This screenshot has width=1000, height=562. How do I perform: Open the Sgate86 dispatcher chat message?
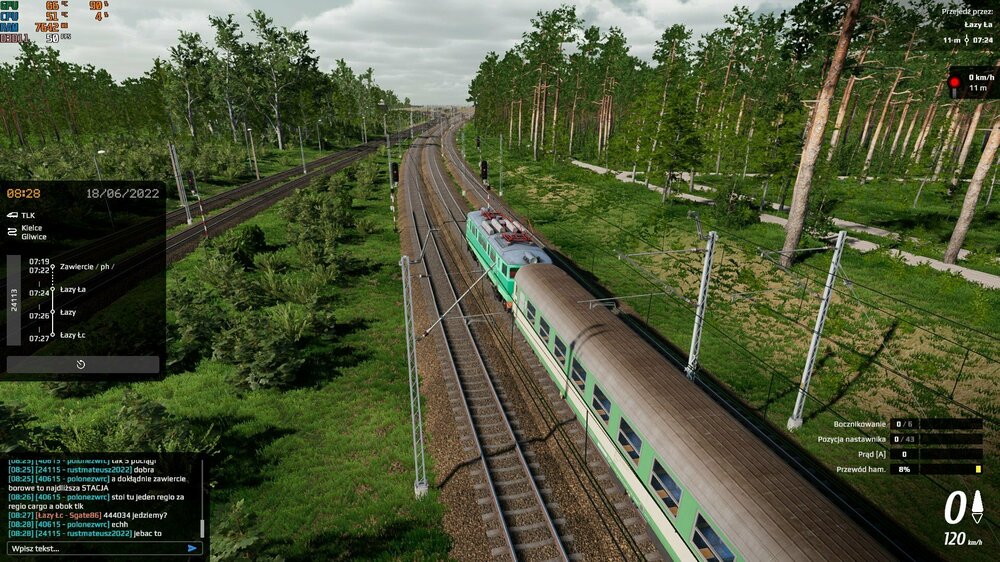point(88,515)
